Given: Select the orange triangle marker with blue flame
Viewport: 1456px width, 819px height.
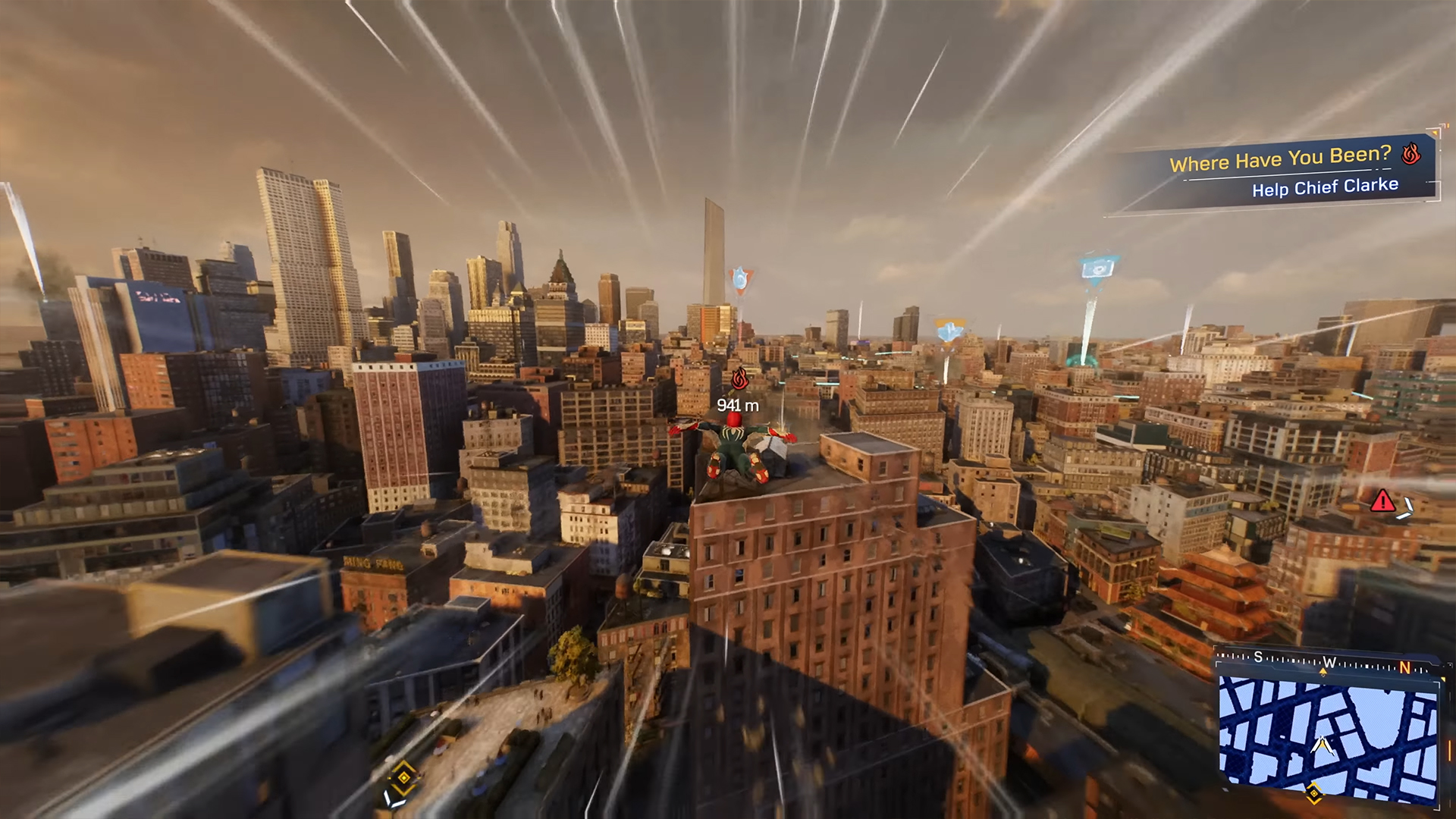Looking at the screenshot, I should pos(740,280).
